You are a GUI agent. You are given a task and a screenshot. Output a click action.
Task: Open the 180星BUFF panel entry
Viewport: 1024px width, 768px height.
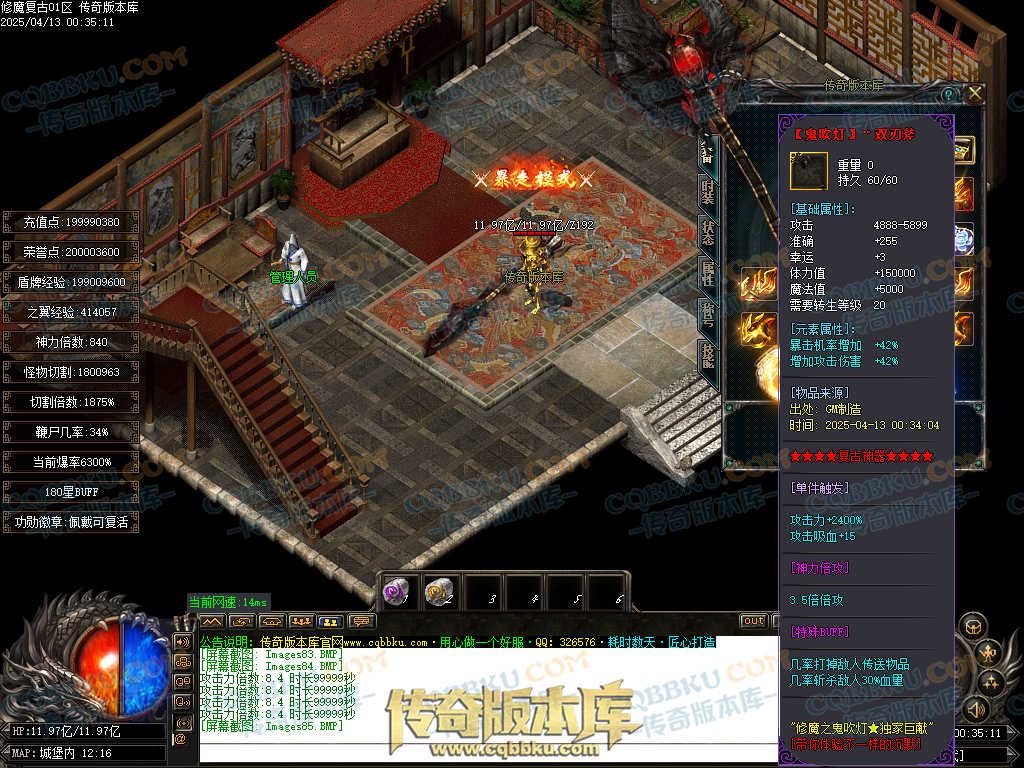click(x=70, y=492)
